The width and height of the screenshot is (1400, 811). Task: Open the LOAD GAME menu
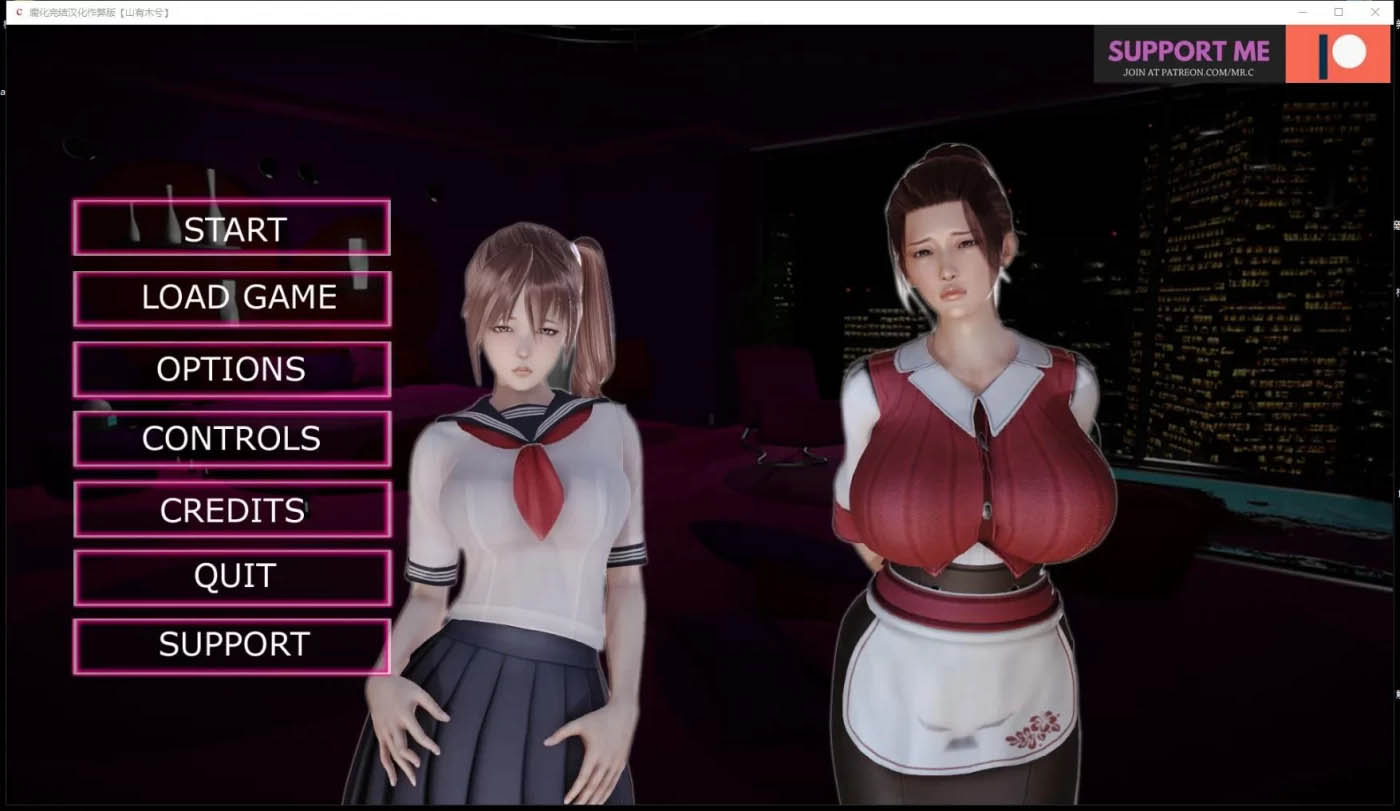coord(232,297)
